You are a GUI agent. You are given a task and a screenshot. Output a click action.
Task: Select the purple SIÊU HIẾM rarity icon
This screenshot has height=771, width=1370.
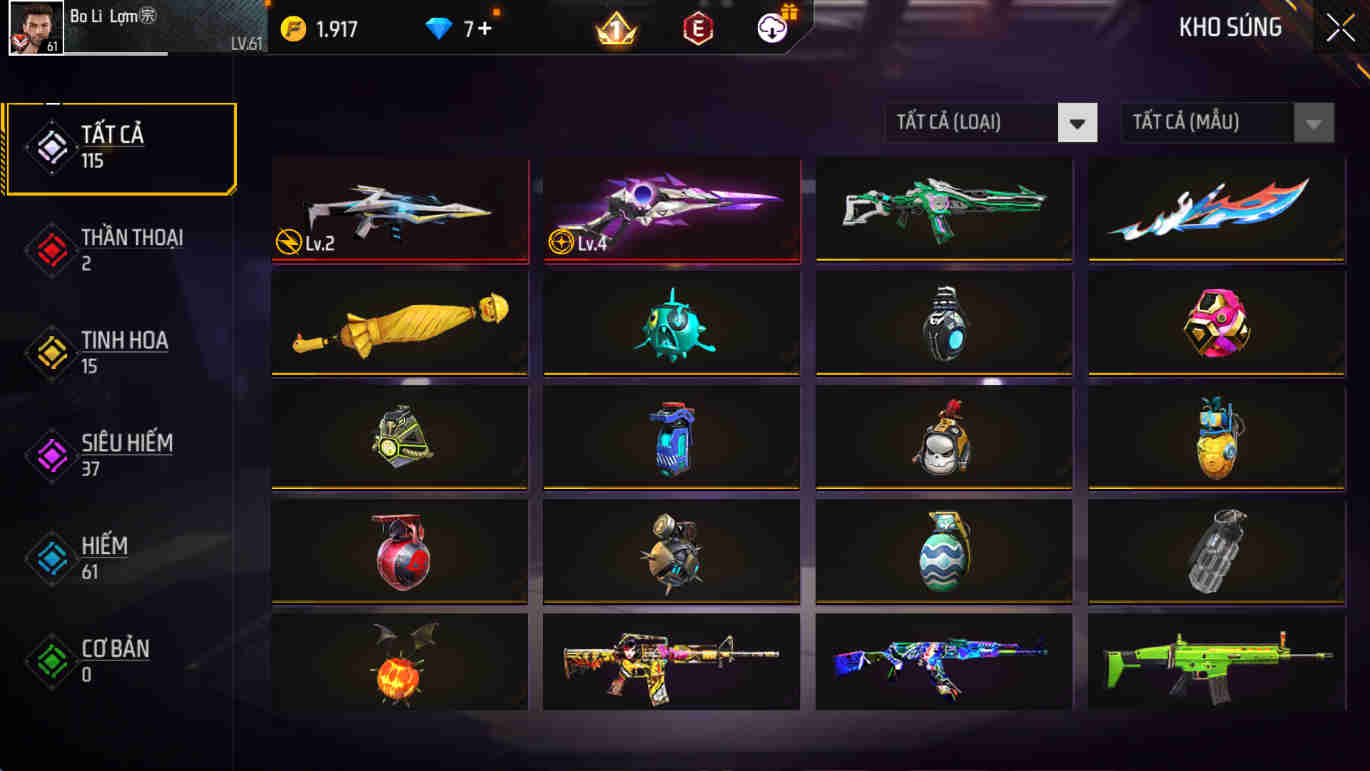click(x=52, y=455)
